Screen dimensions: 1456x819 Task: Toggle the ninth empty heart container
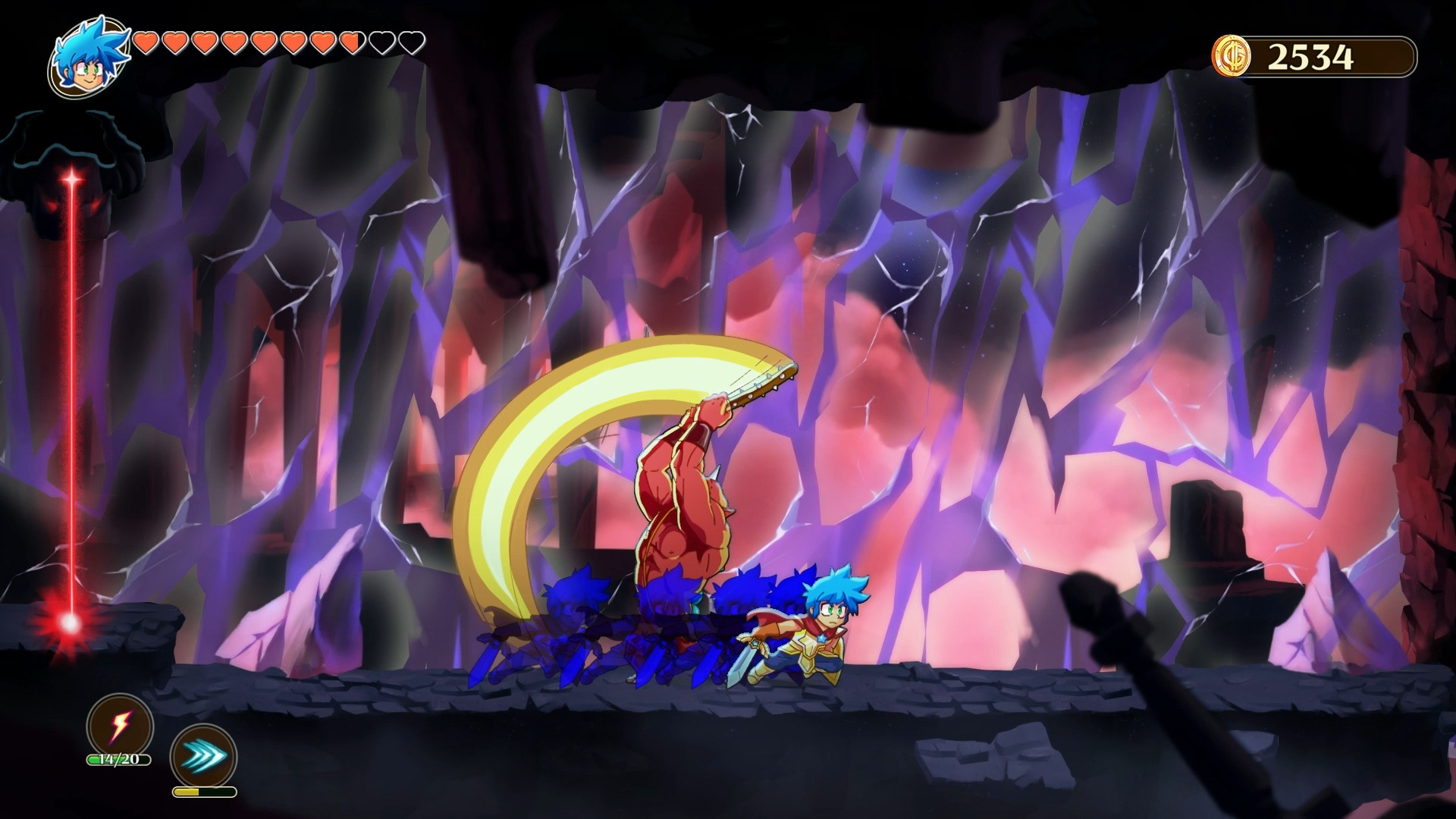coord(381,42)
